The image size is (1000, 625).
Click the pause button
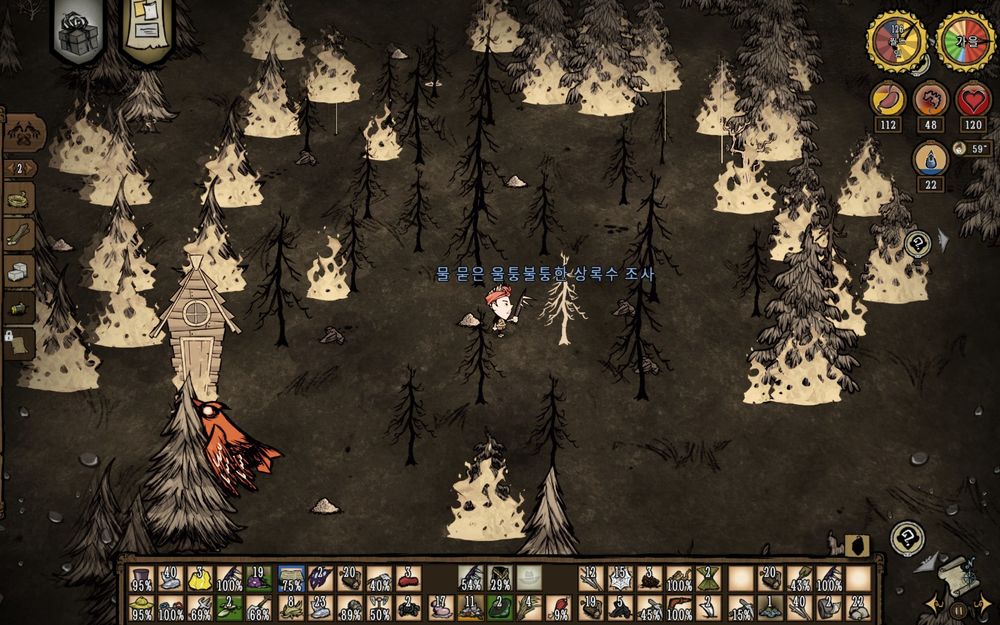(960, 608)
